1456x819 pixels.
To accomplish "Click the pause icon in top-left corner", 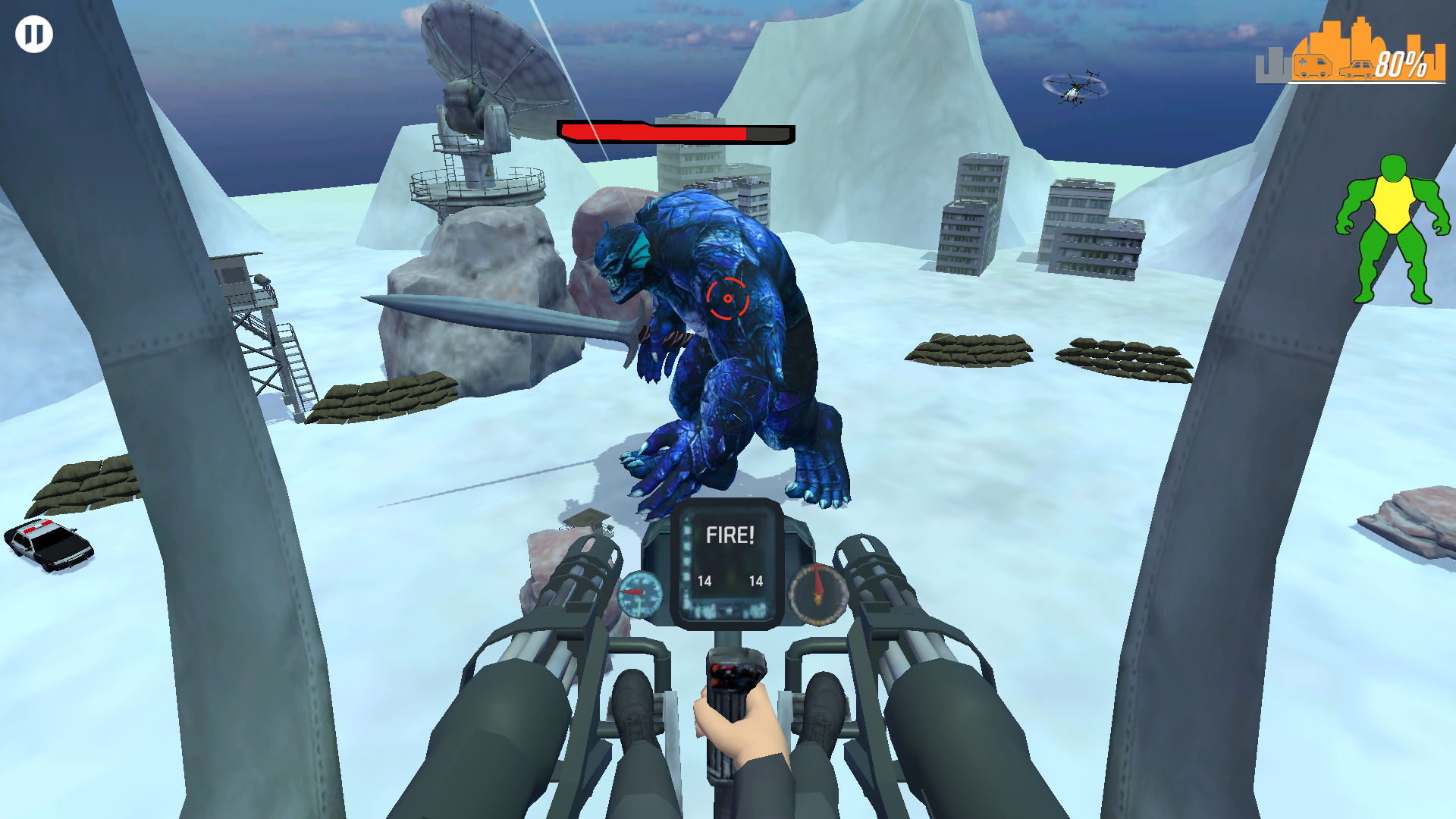I will click(33, 33).
